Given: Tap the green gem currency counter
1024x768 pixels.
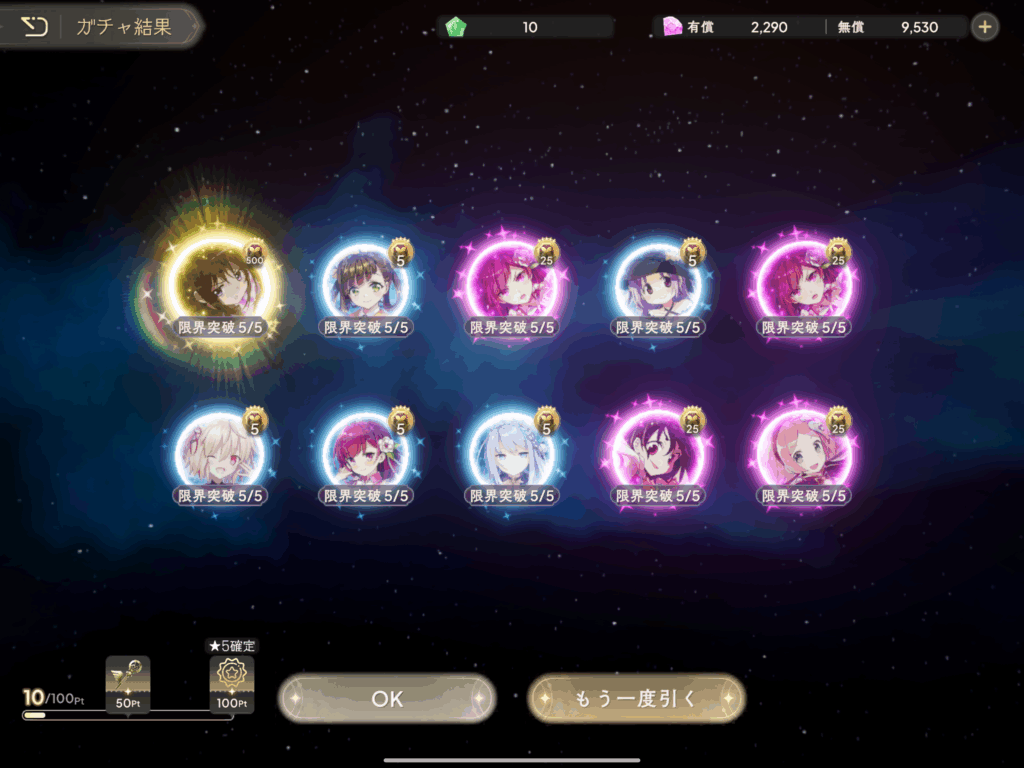Looking at the screenshot, I should coord(528,27).
